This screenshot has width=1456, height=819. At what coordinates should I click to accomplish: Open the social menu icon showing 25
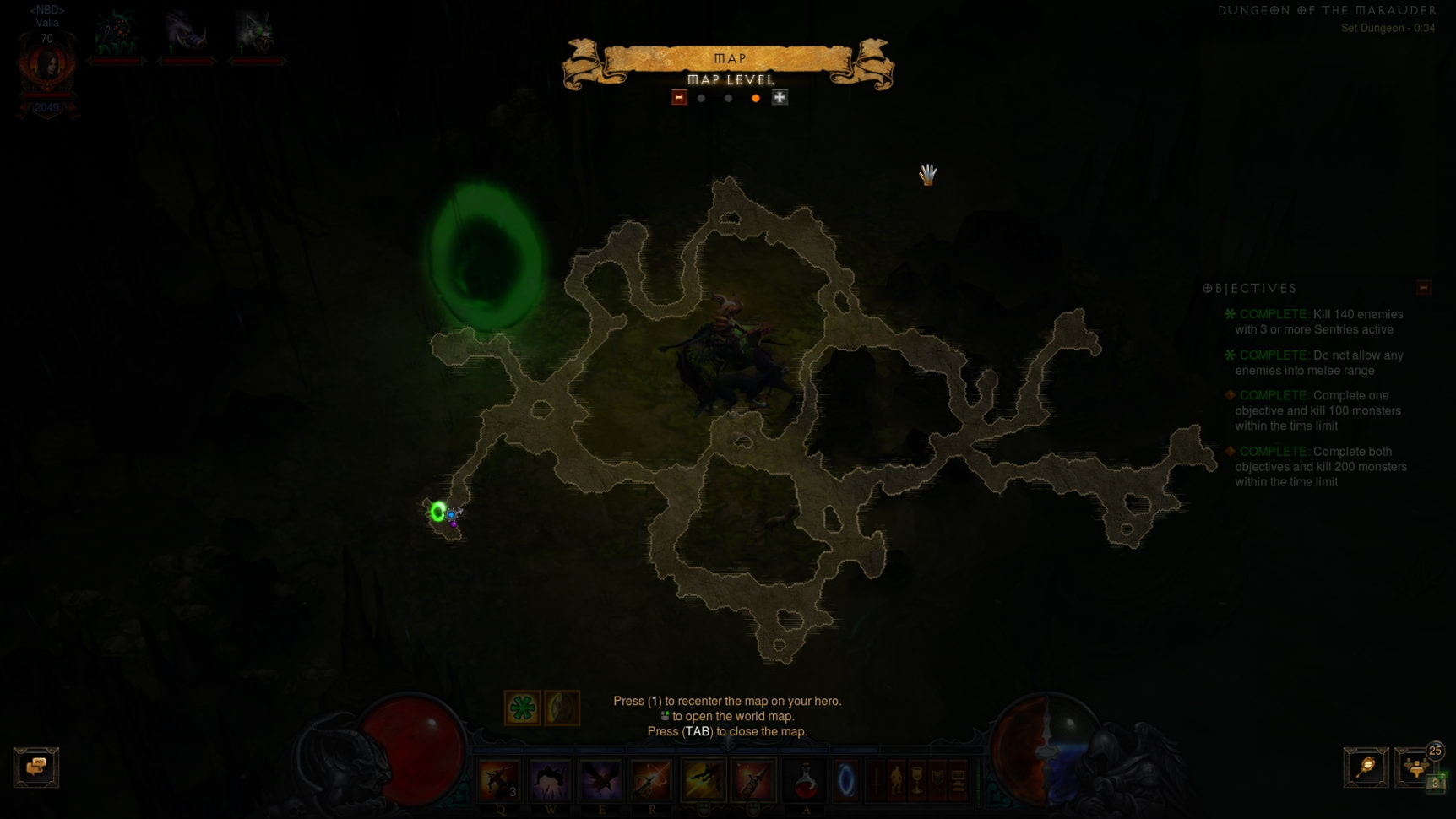1415,768
